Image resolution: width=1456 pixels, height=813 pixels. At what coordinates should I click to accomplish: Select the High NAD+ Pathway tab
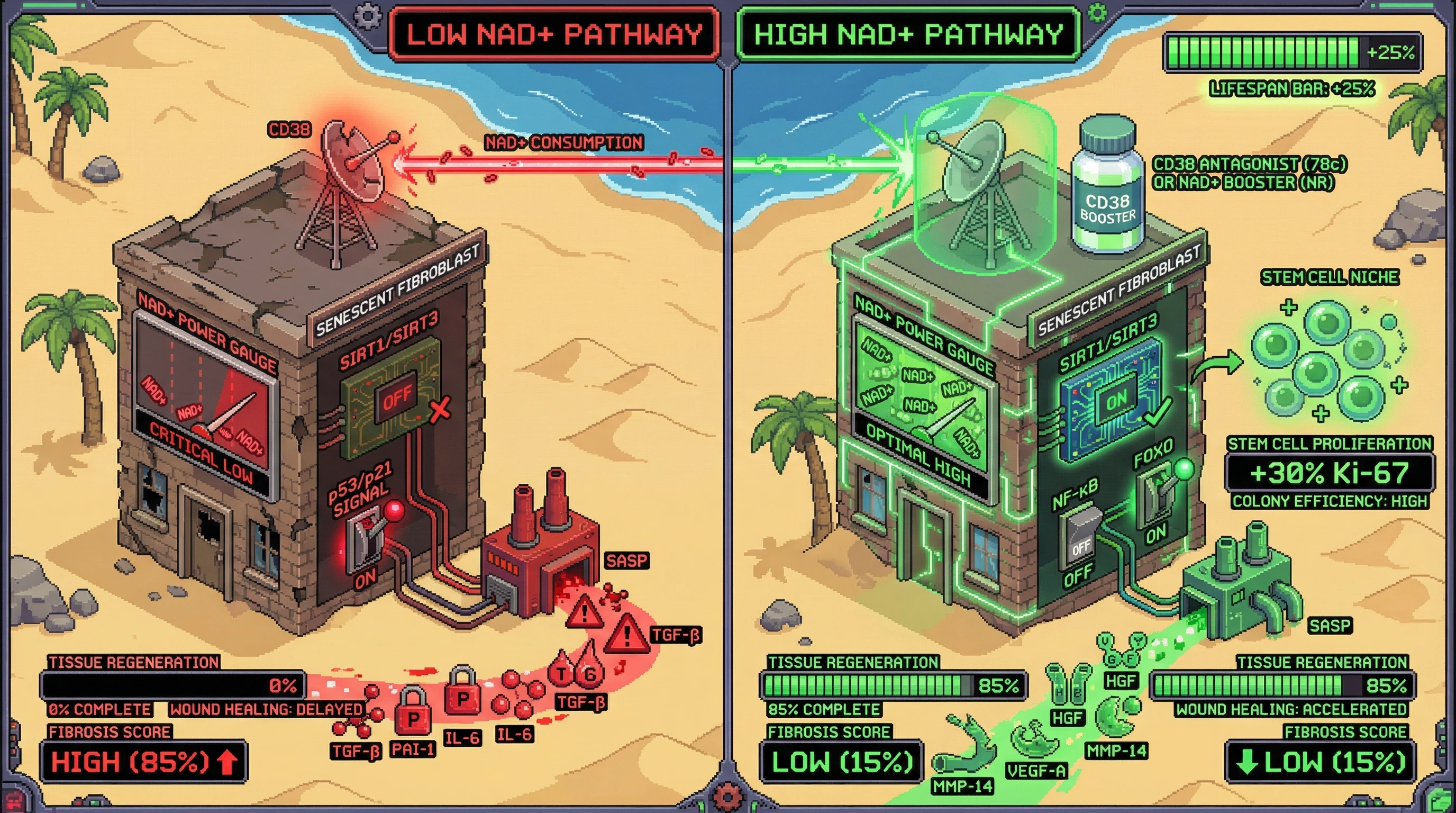coord(909,34)
